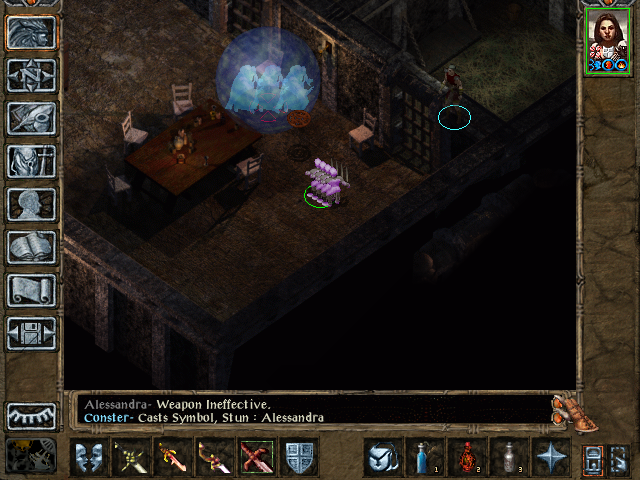Toggle party AI with the lantern button

click(593, 457)
